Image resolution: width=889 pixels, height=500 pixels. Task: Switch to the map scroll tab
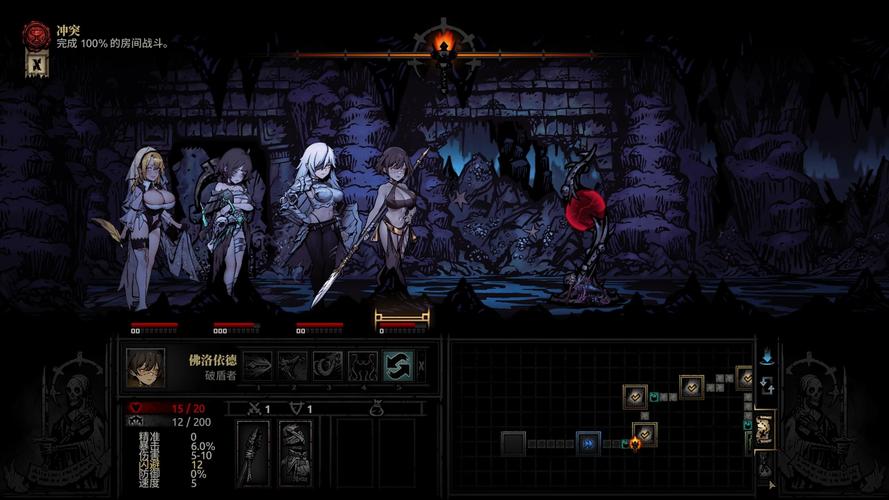(x=765, y=428)
